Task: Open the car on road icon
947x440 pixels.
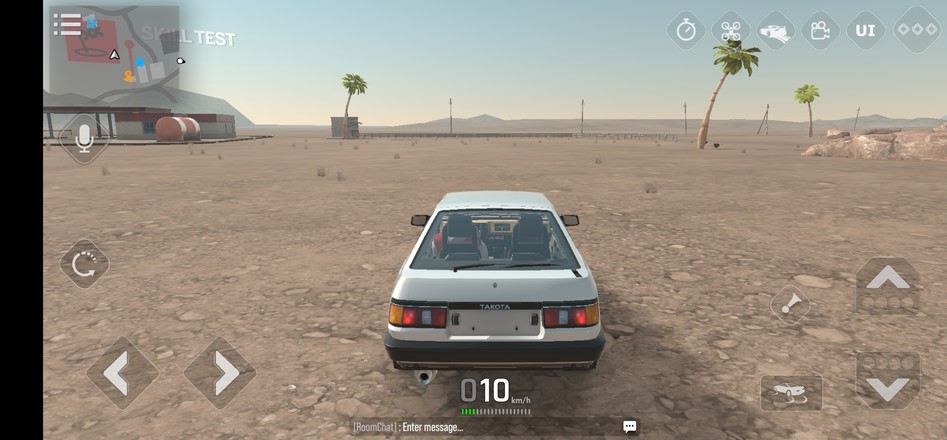Action: pos(776,30)
